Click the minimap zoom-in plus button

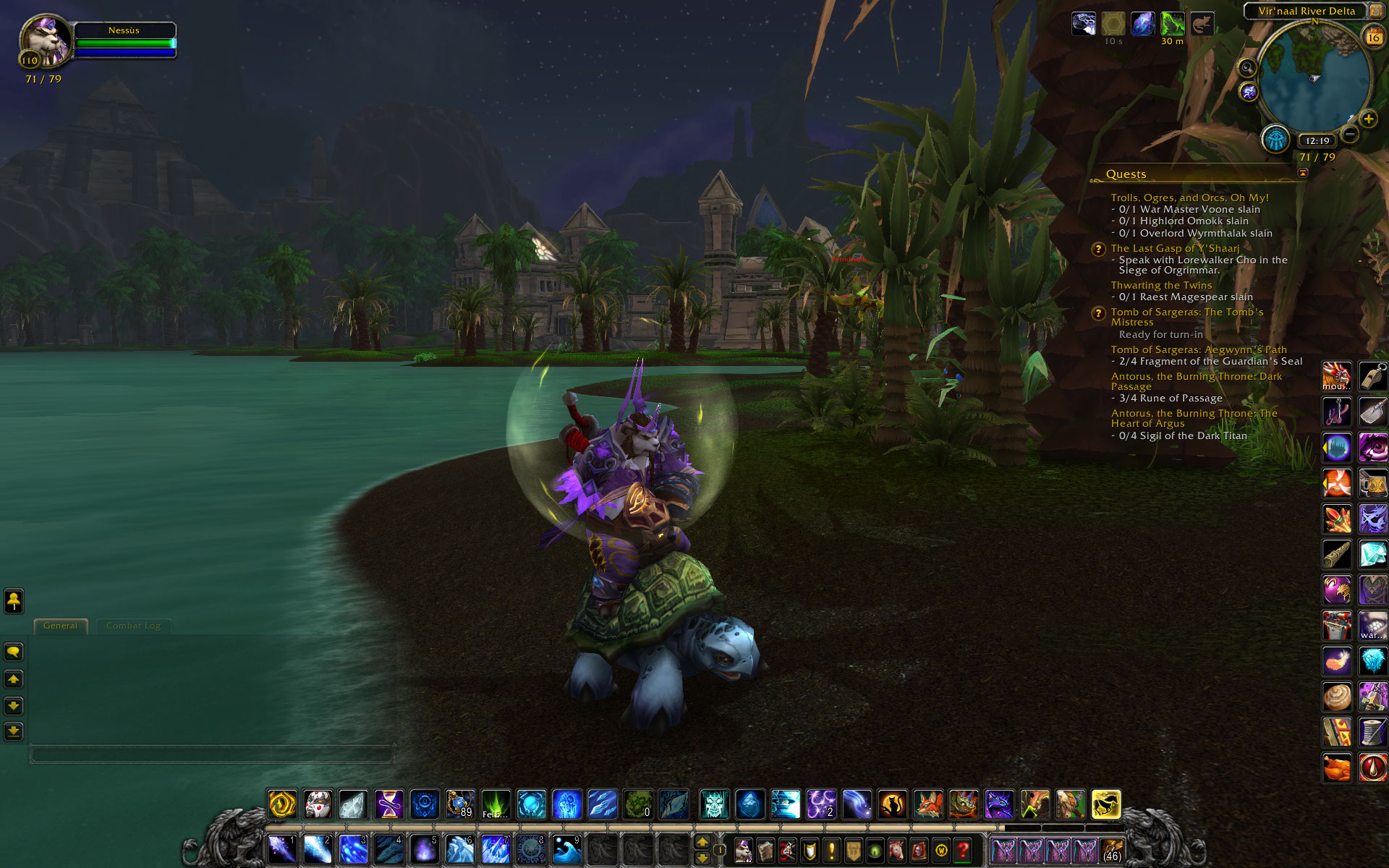click(1368, 119)
